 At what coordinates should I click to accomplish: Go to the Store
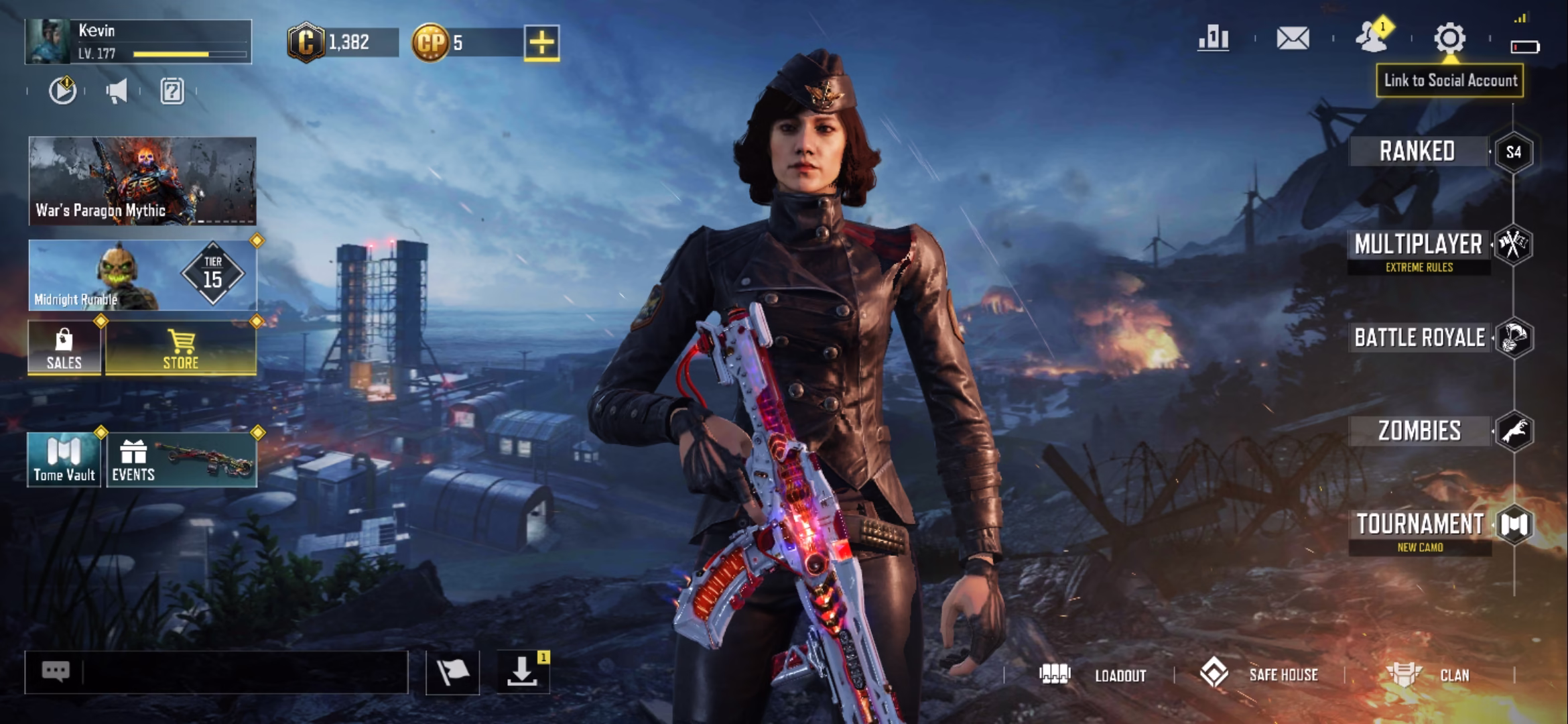coord(181,348)
